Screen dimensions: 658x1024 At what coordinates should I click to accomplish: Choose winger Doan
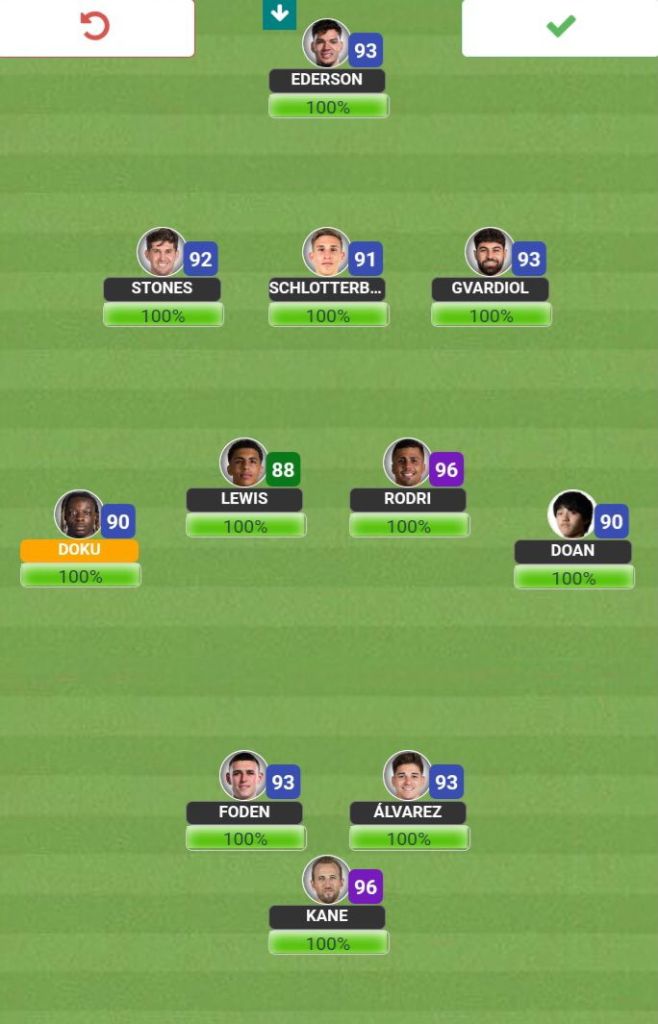[572, 516]
